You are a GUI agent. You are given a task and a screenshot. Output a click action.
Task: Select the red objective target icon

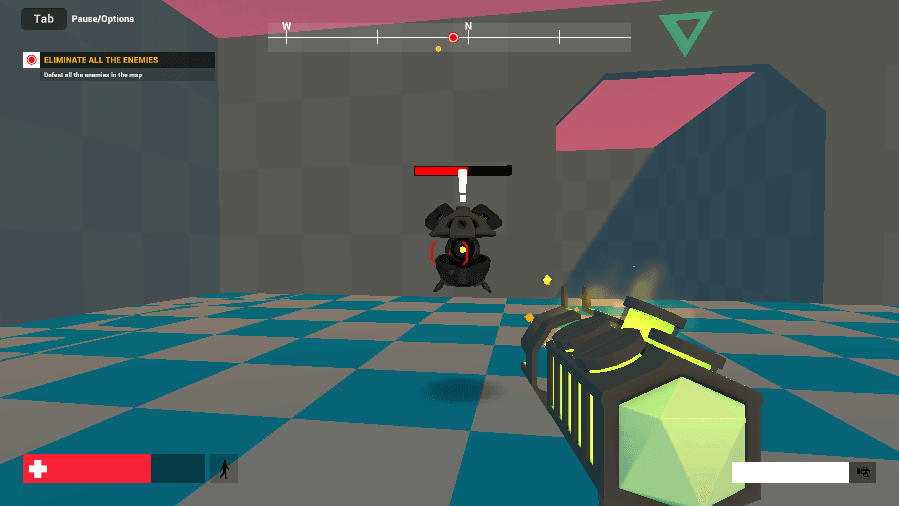32,60
